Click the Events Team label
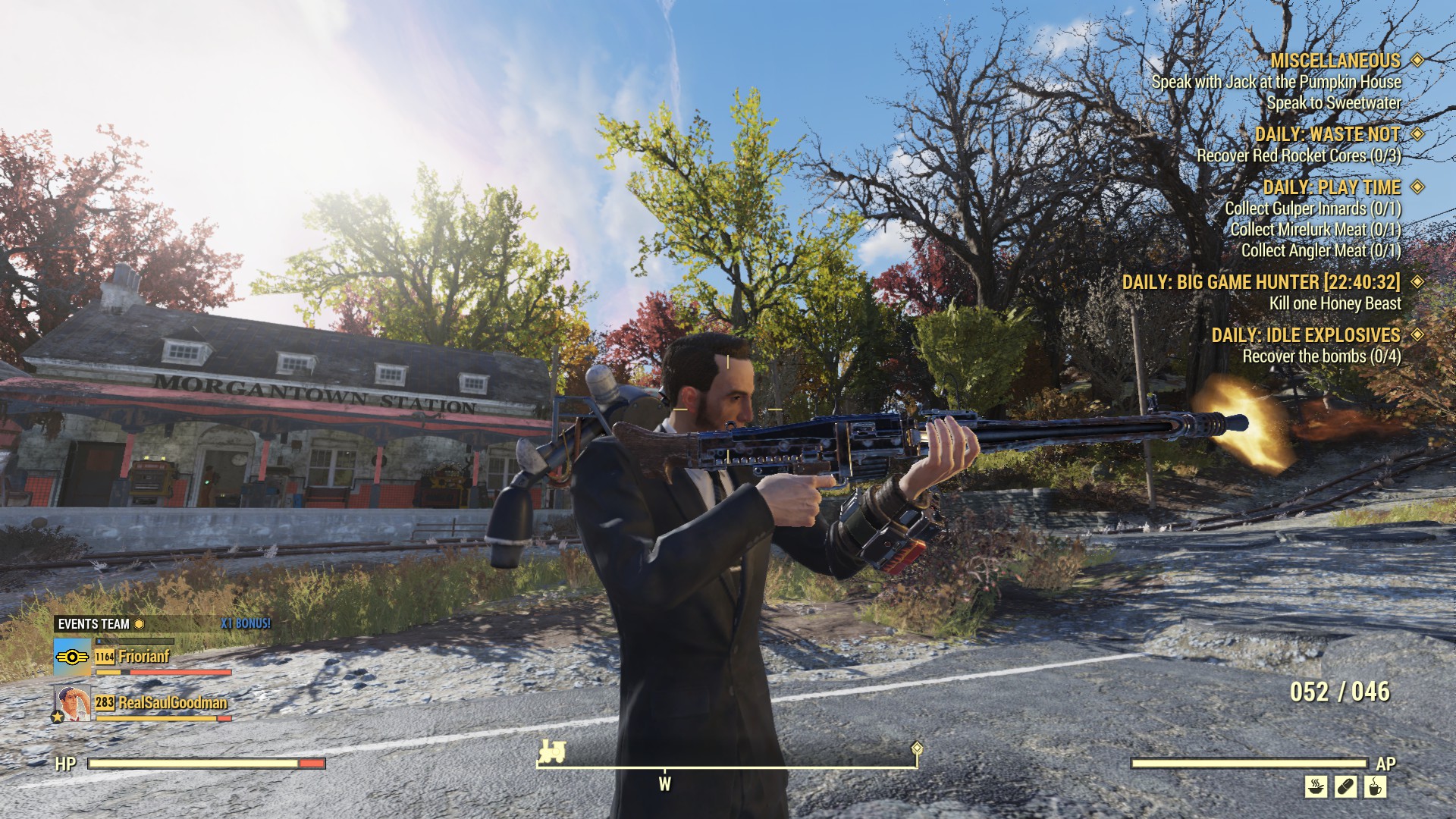The image size is (1456, 819). point(94,624)
